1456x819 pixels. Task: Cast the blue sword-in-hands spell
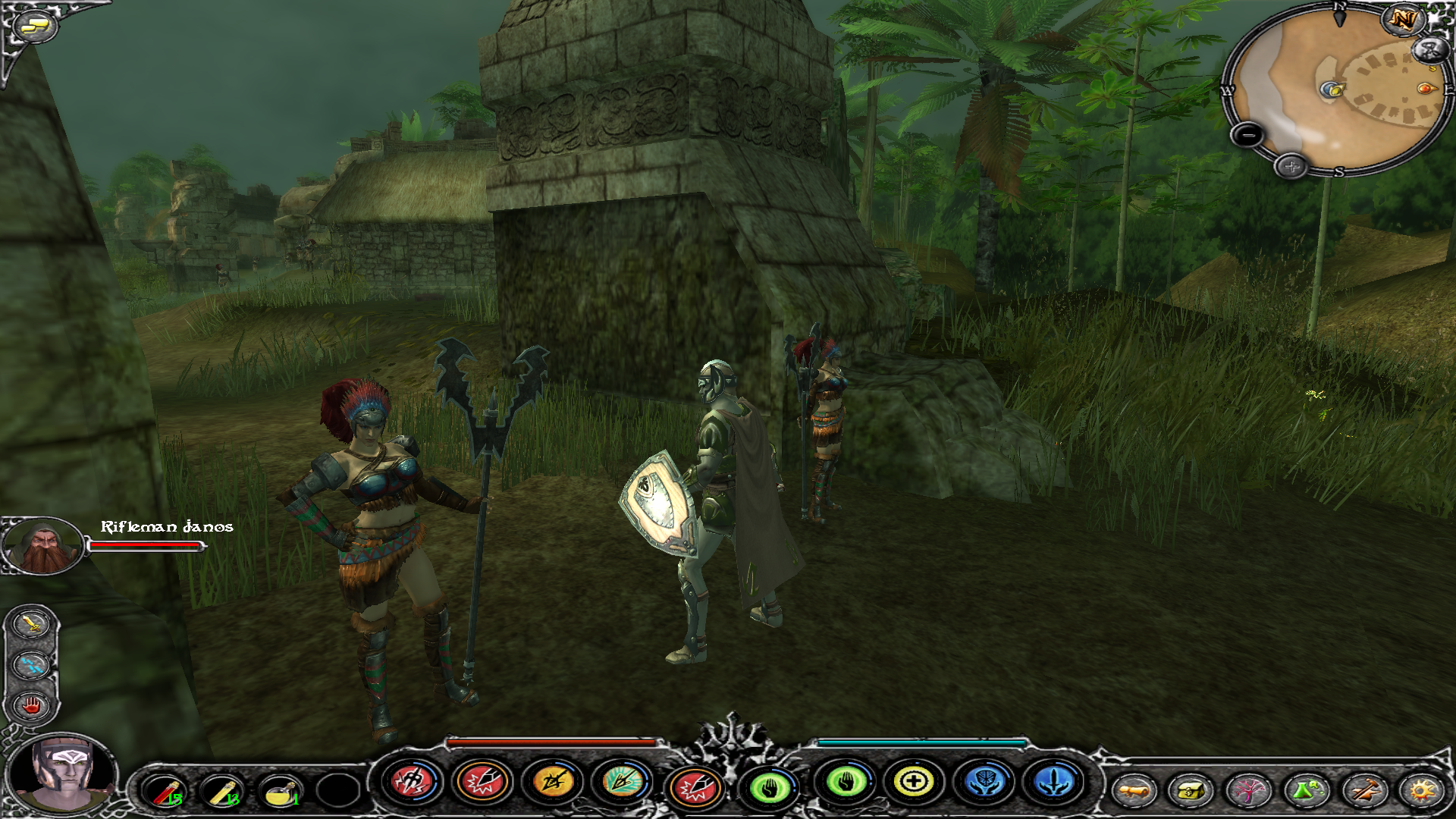tap(1054, 781)
